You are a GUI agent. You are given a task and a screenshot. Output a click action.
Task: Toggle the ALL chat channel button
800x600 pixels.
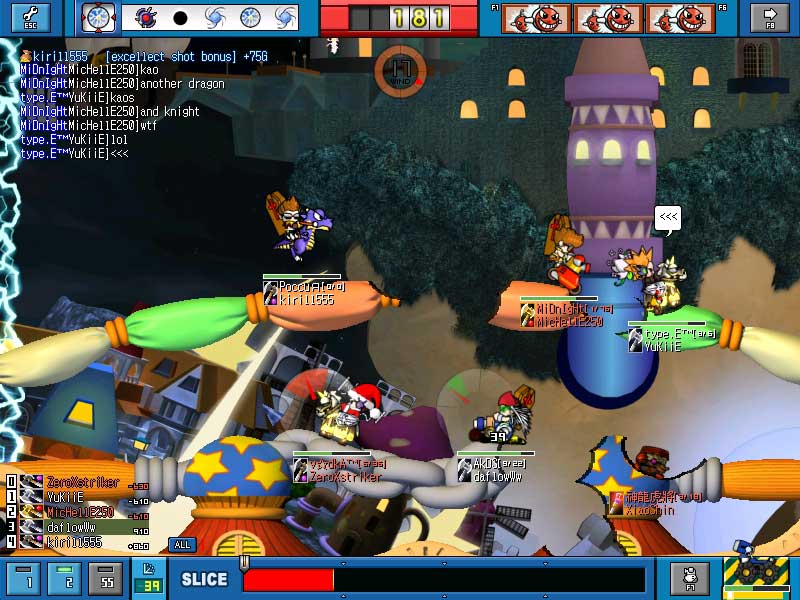click(x=182, y=545)
